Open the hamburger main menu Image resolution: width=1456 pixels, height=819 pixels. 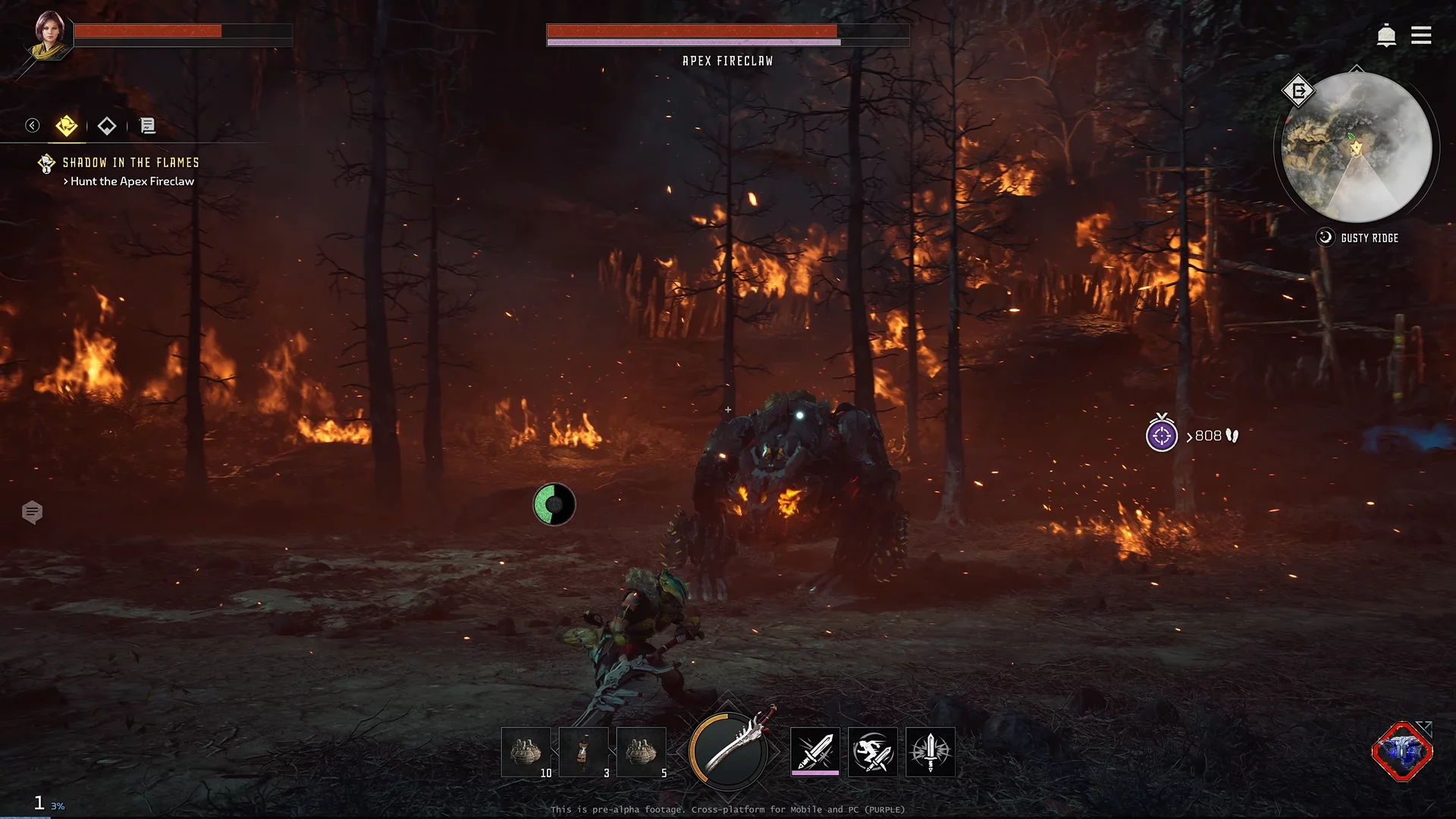(x=1421, y=36)
